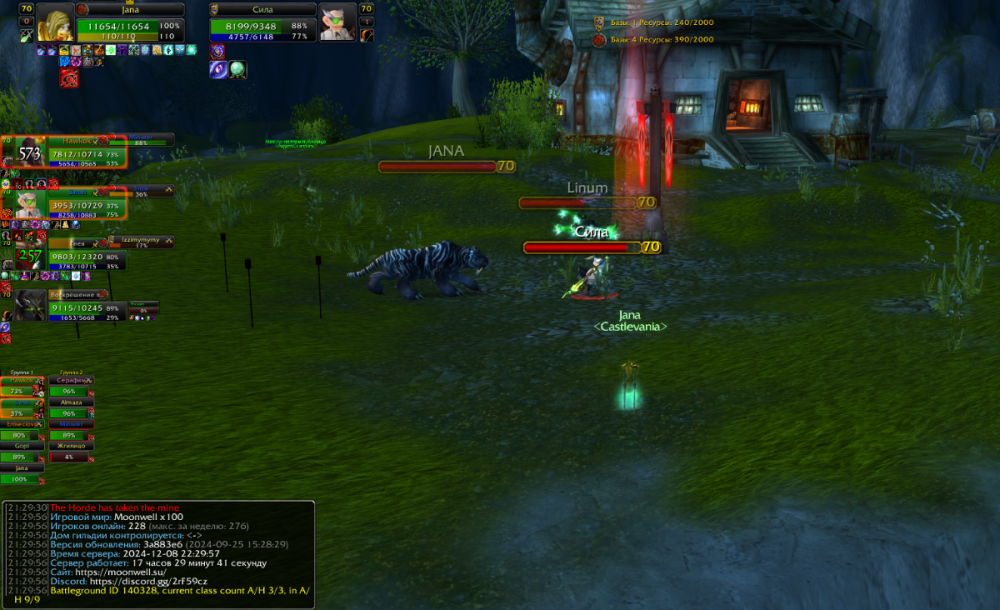Target the Linum nameplate

point(585,202)
